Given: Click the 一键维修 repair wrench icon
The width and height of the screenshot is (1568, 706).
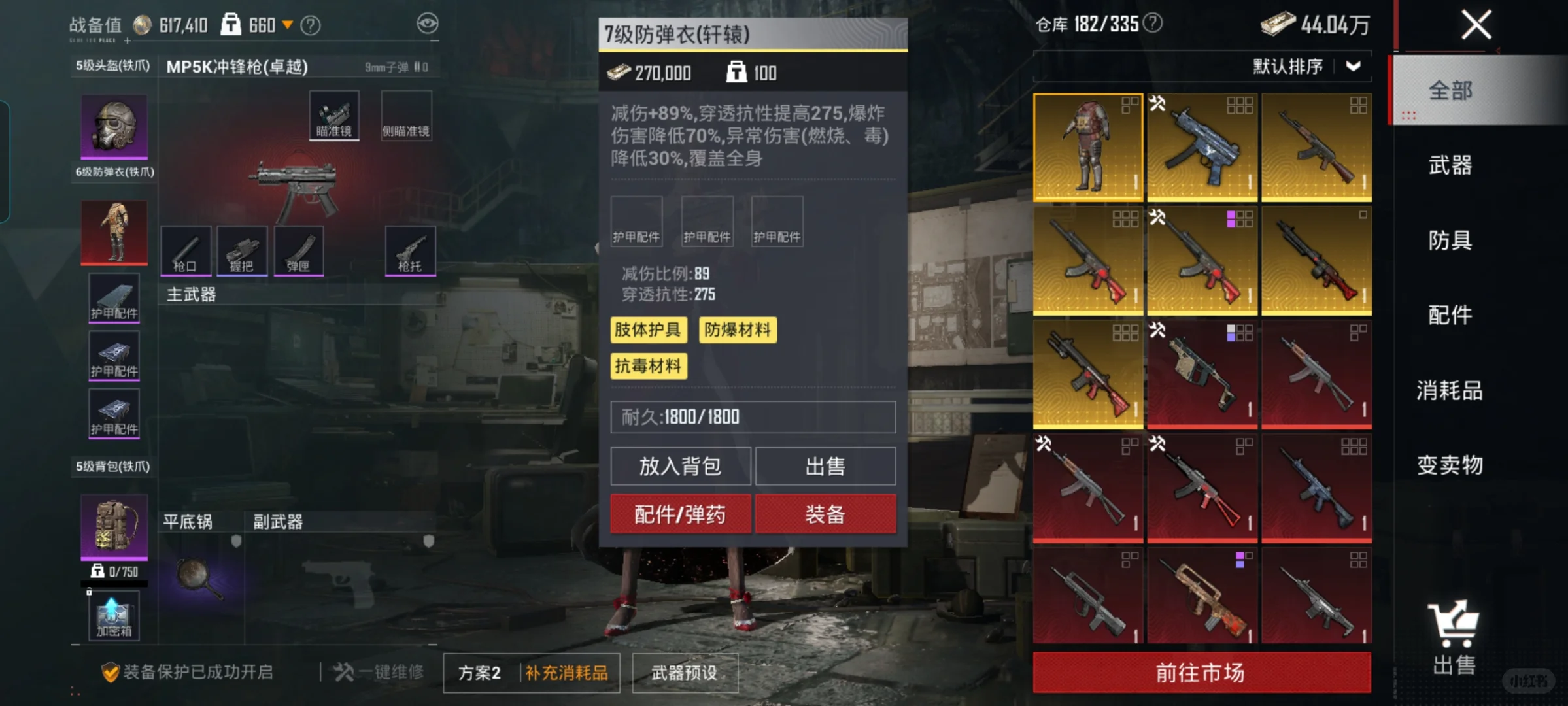Looking at the screenshot, I should point(347,671).
